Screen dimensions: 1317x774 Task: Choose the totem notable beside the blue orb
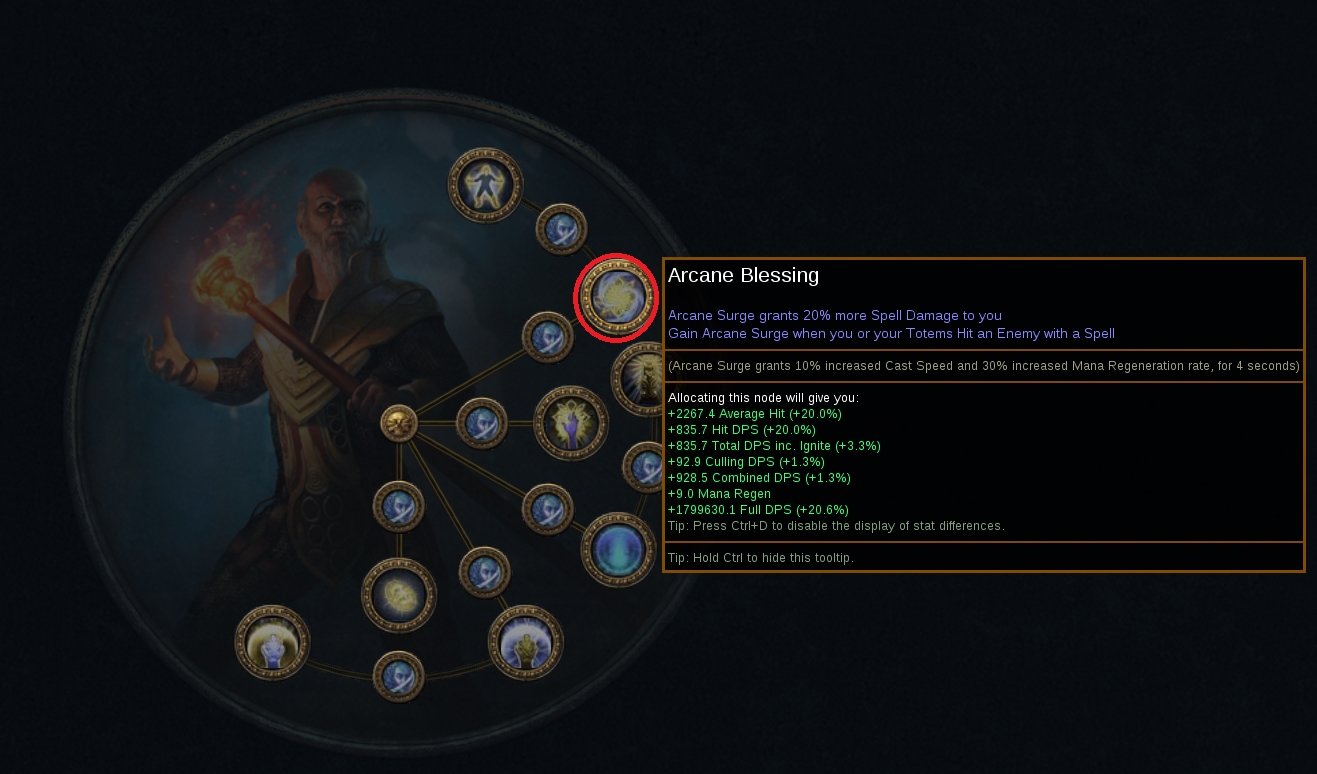(526, 641)
